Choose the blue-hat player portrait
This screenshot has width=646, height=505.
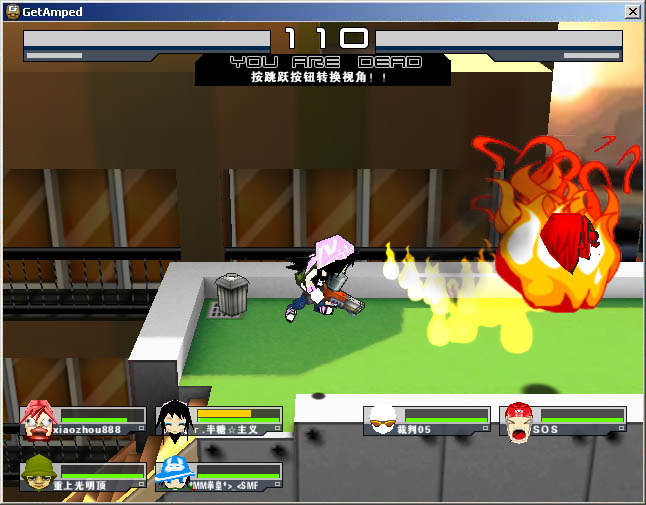(x=175, y=474)
